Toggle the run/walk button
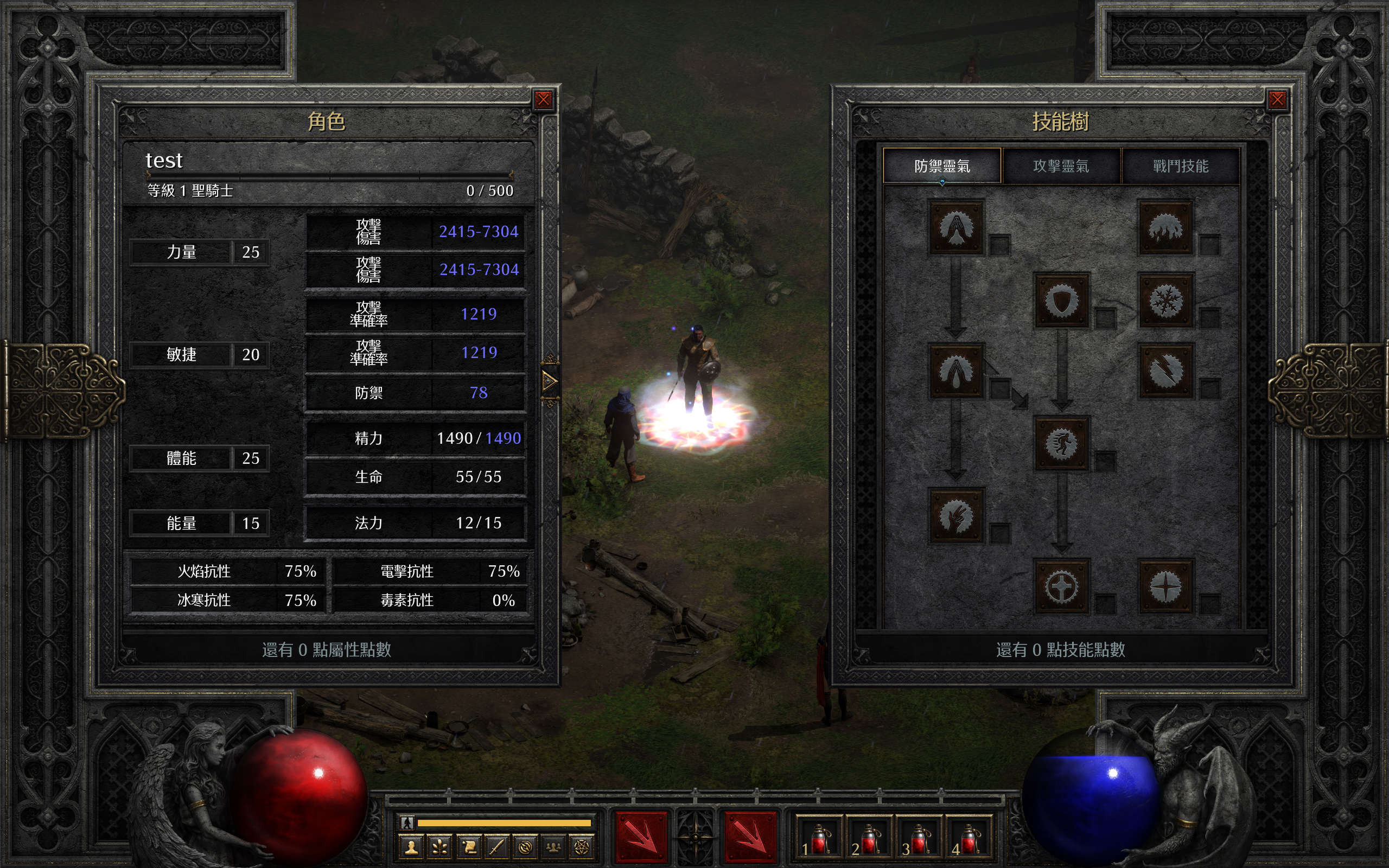 tap(407, 822)
